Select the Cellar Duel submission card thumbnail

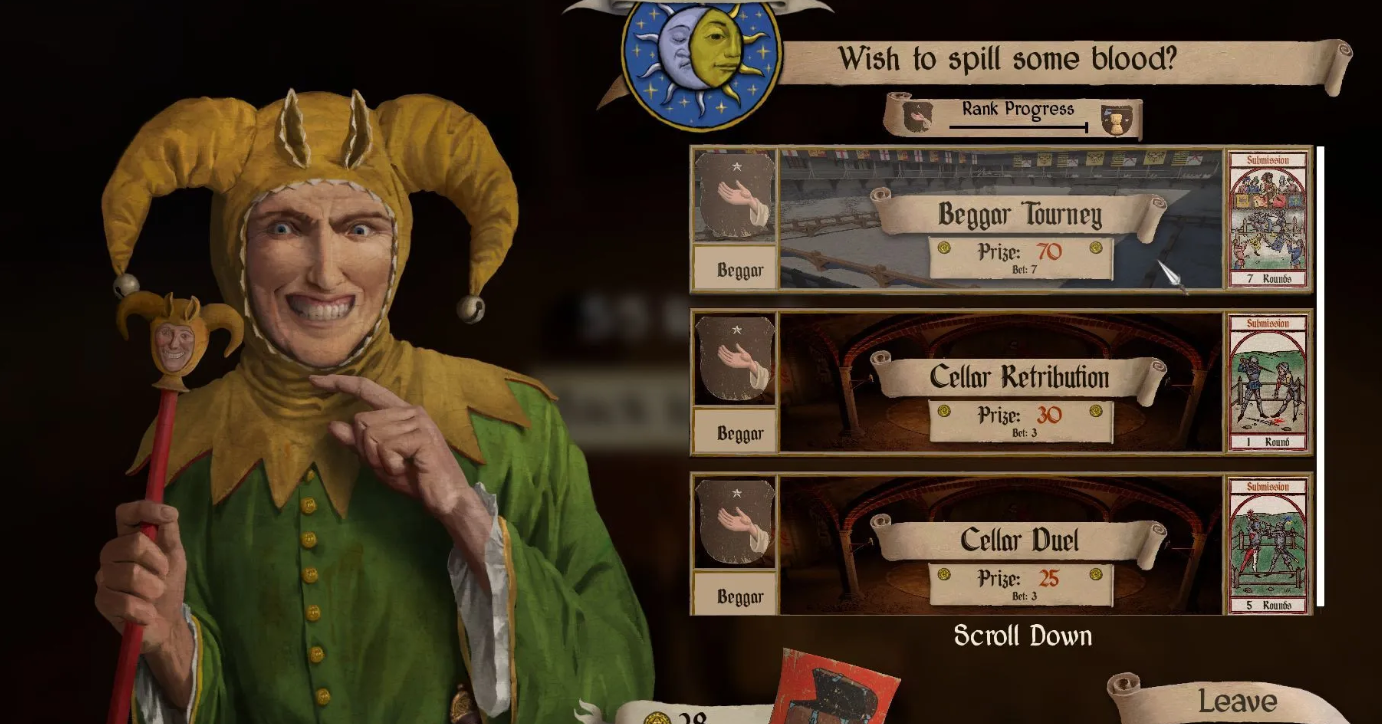[x=1268, y=545]
